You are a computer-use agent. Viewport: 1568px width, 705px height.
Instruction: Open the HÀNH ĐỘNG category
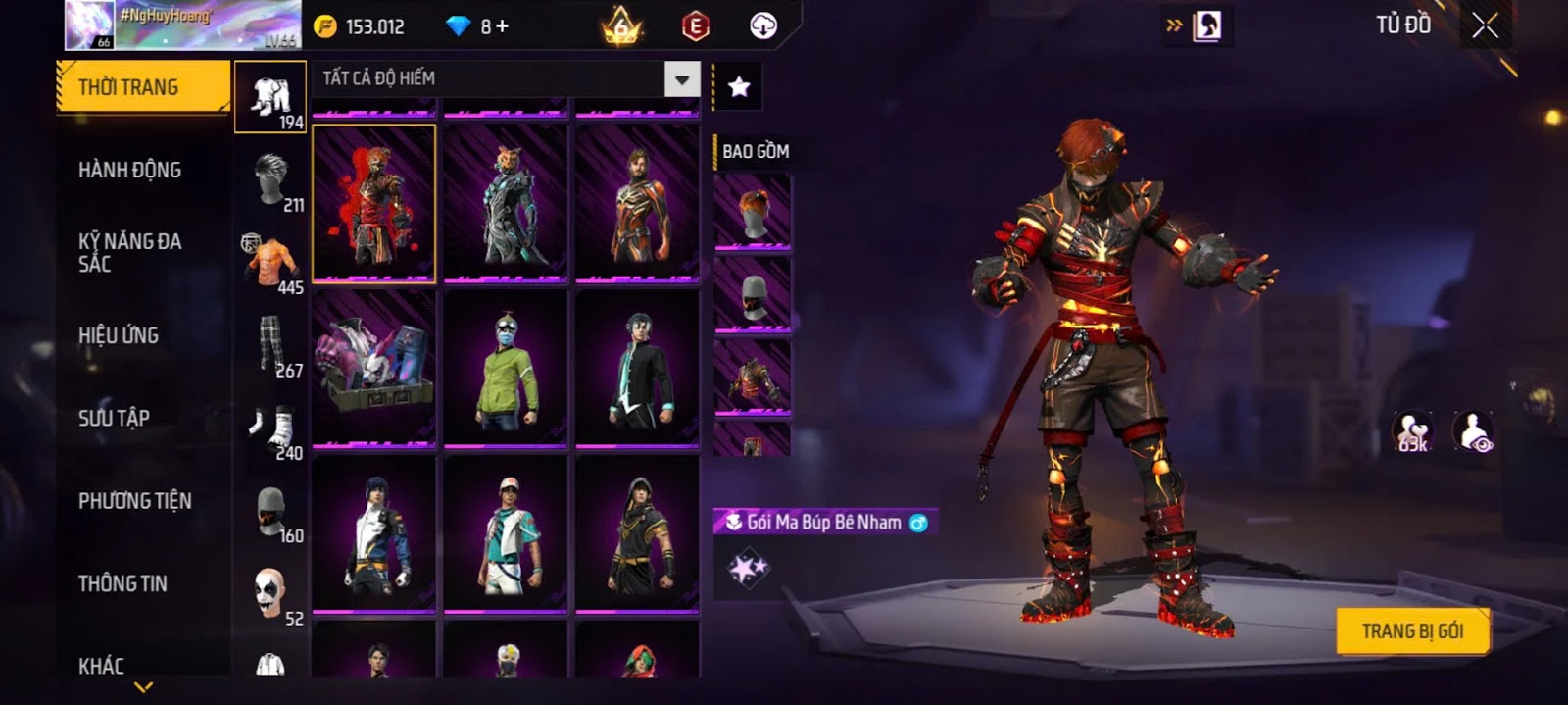pos(129,170)
